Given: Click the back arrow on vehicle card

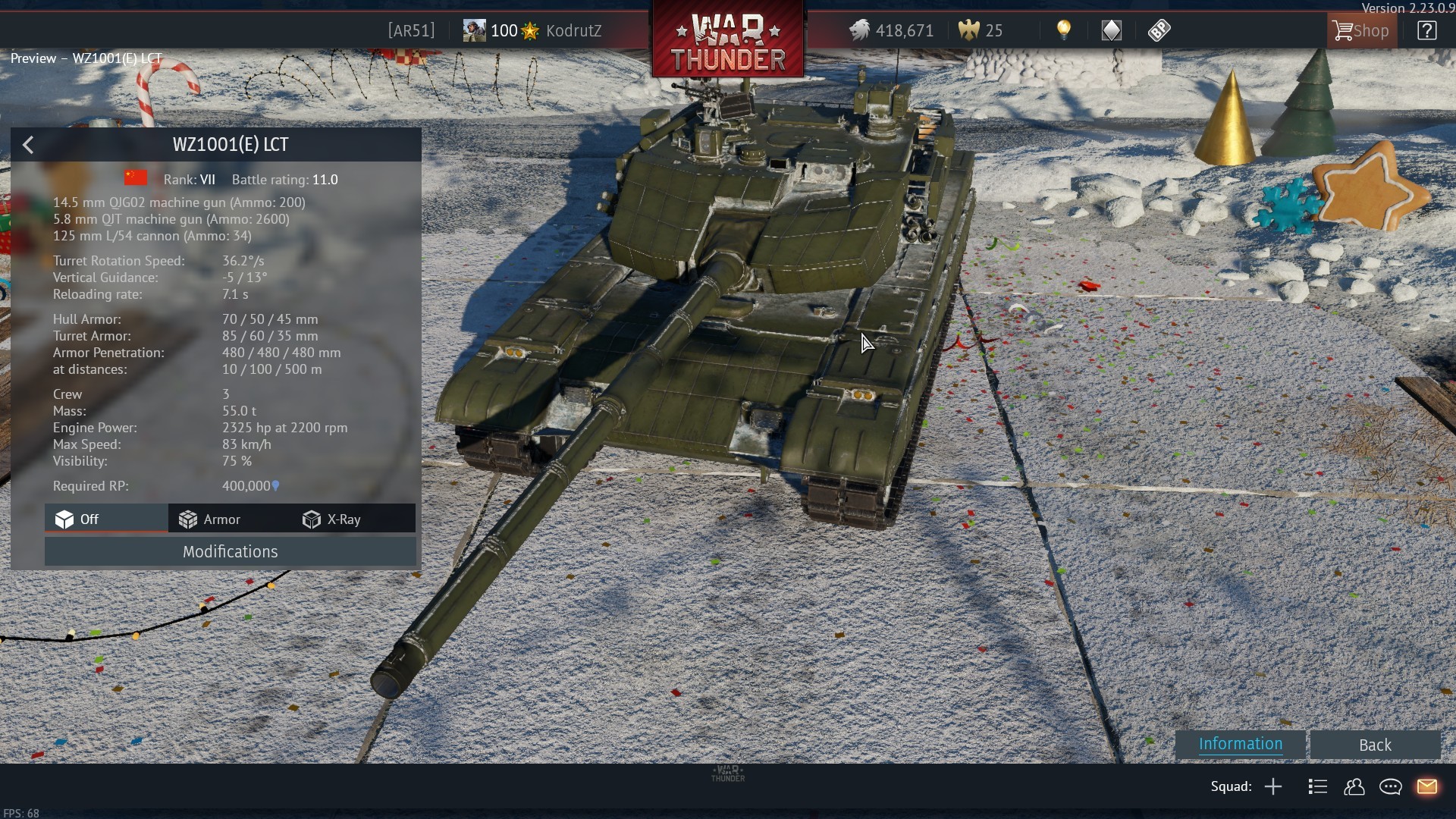Looking at the screenshot, I should [x=28, y=145].
